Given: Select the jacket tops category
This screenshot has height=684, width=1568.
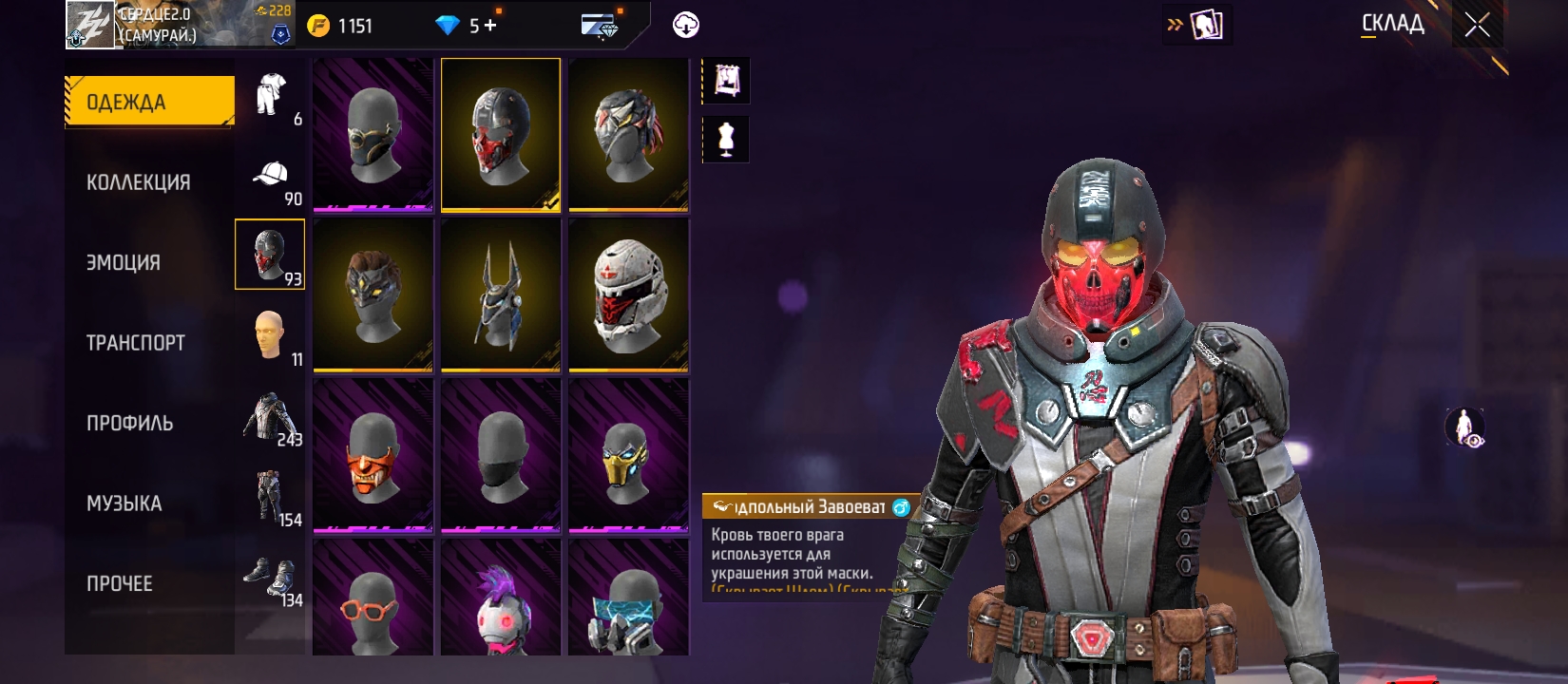Looking at the screenshot, I should [270, 416].
